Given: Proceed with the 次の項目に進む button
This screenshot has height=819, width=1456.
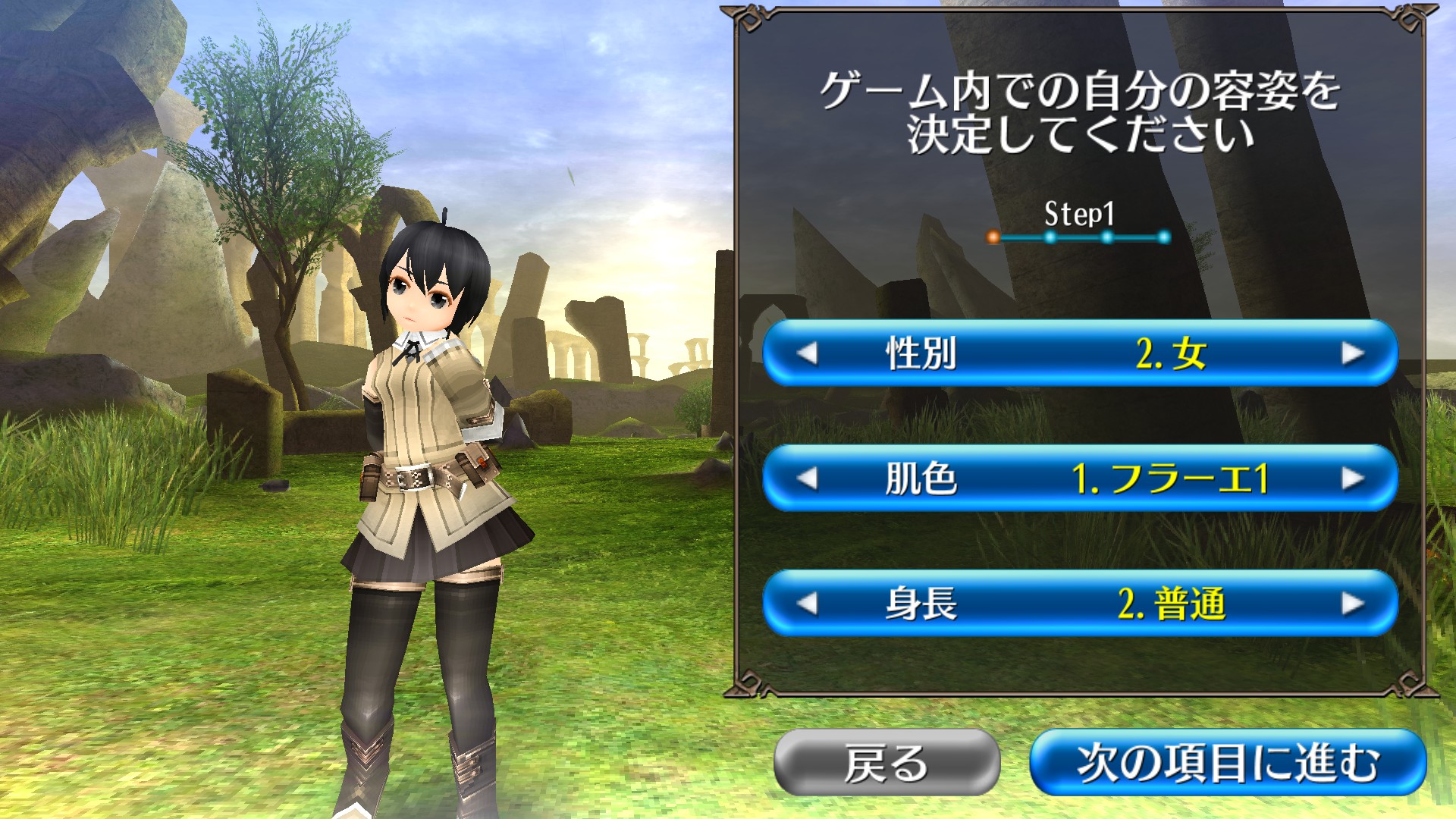Looking at the screenshot, I should (x=1228, y=762).
